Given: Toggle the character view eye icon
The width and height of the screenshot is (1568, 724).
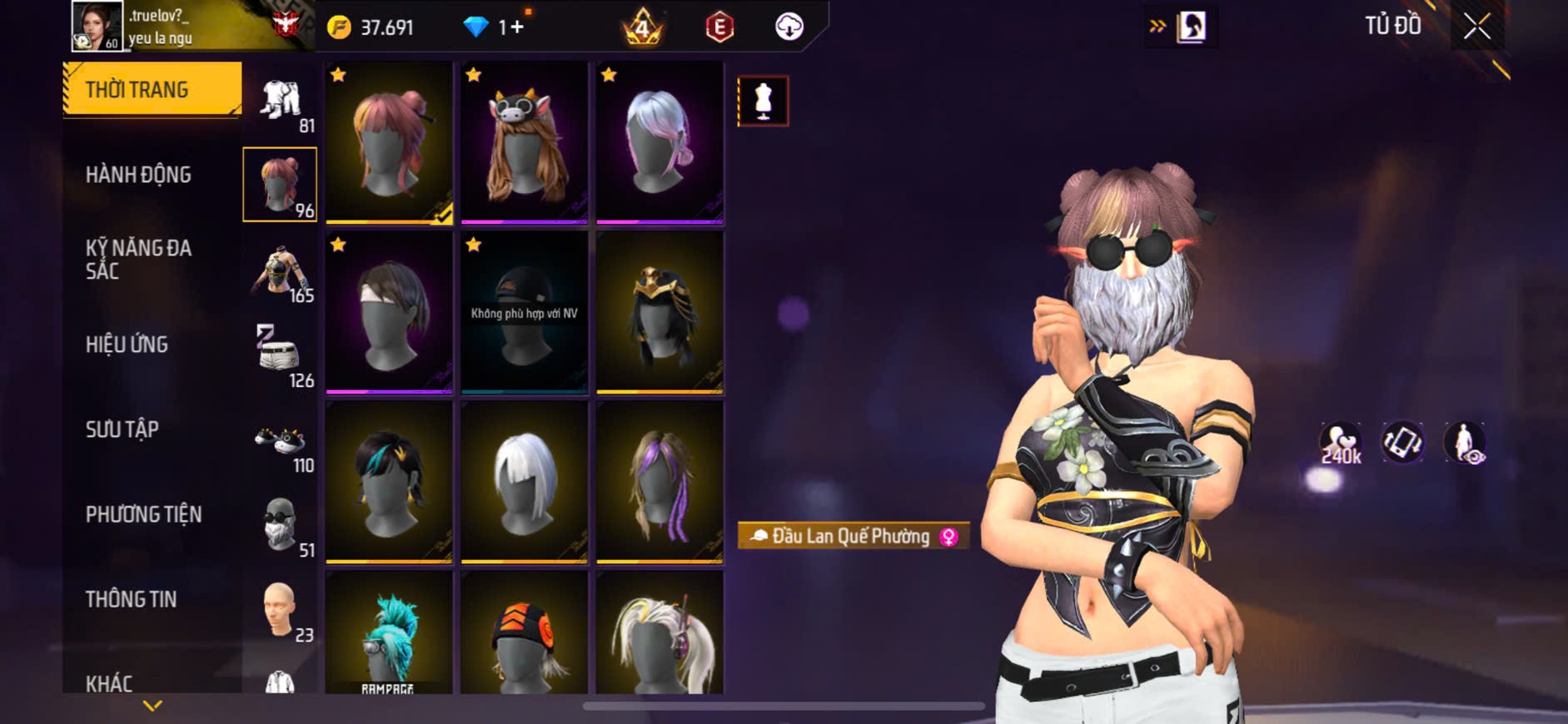Looking at the screenshot, I should tap(1465, 443).
